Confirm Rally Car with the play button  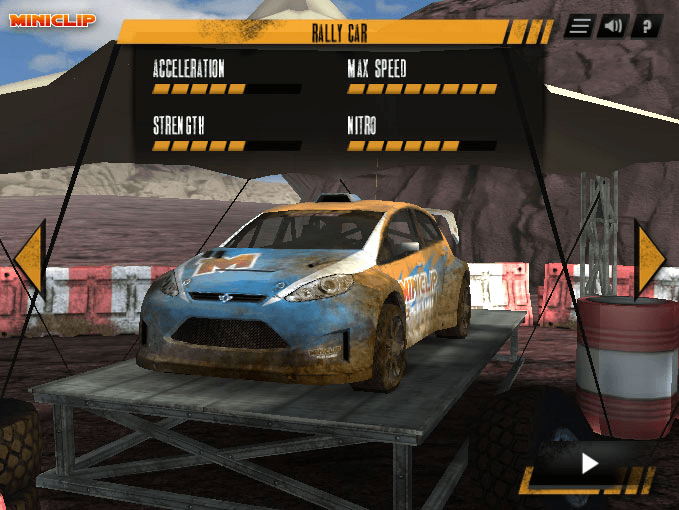[x=590, y=463]
